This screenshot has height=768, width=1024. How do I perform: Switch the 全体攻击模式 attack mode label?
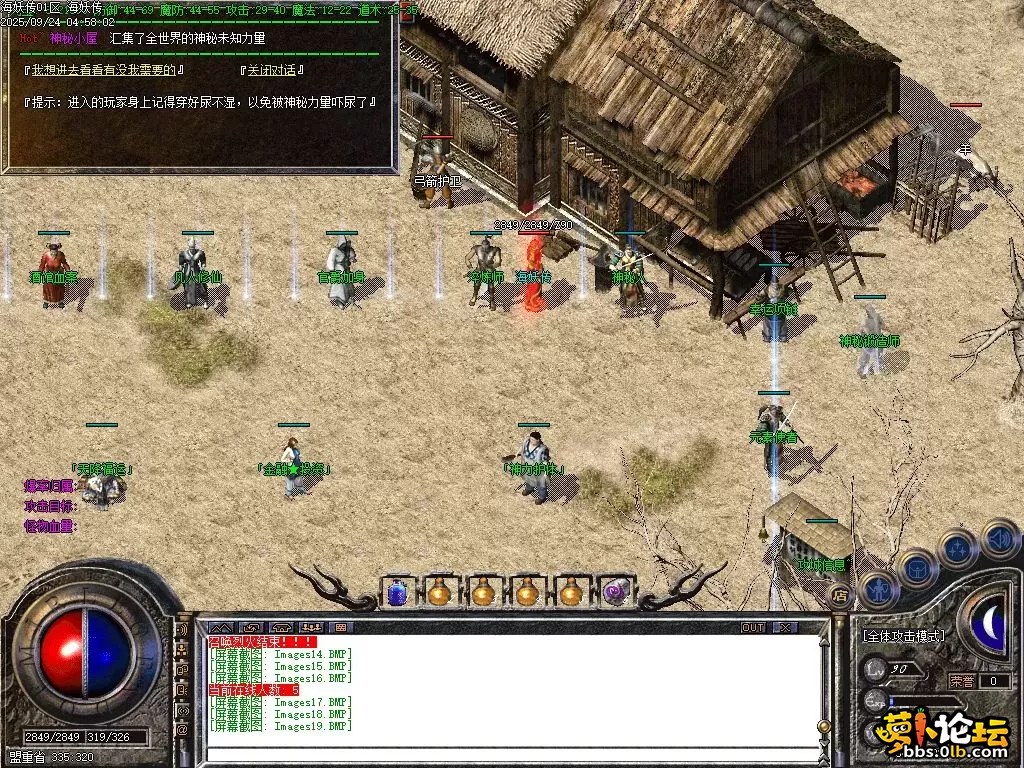point(903,635)
